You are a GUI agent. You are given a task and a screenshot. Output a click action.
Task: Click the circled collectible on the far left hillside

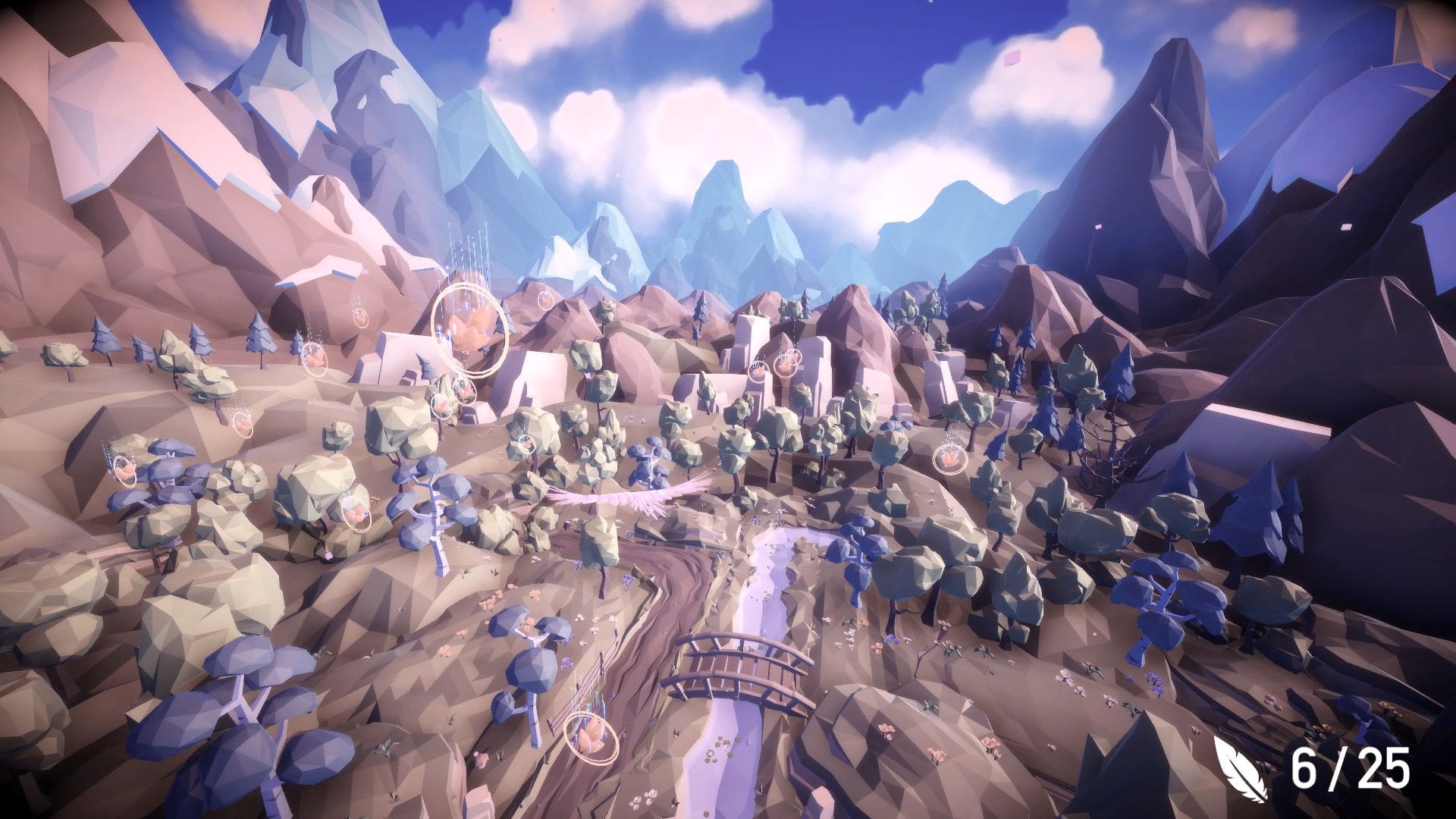(125, 470)
